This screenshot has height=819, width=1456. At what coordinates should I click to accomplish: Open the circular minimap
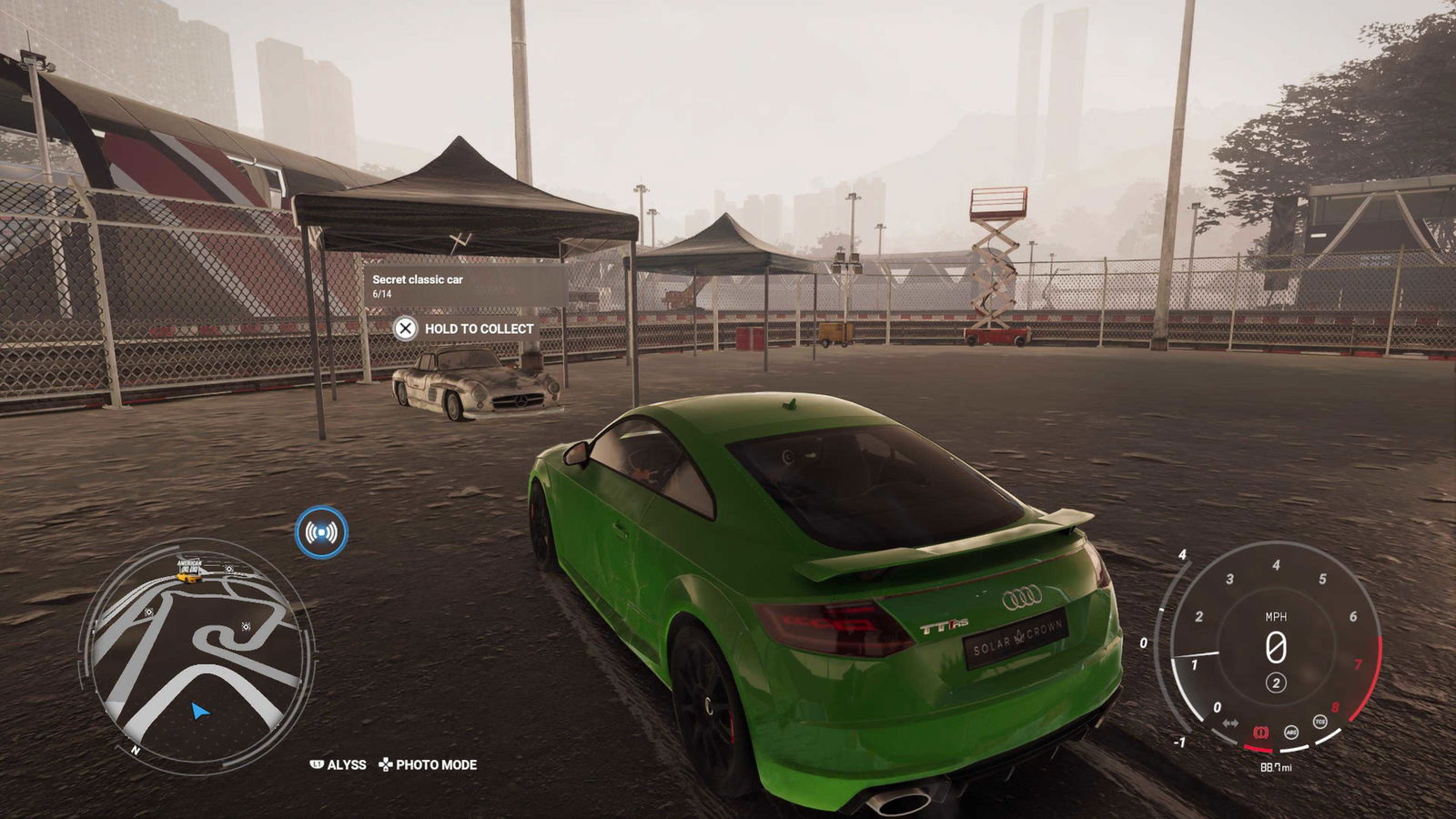tap(197, 655)
